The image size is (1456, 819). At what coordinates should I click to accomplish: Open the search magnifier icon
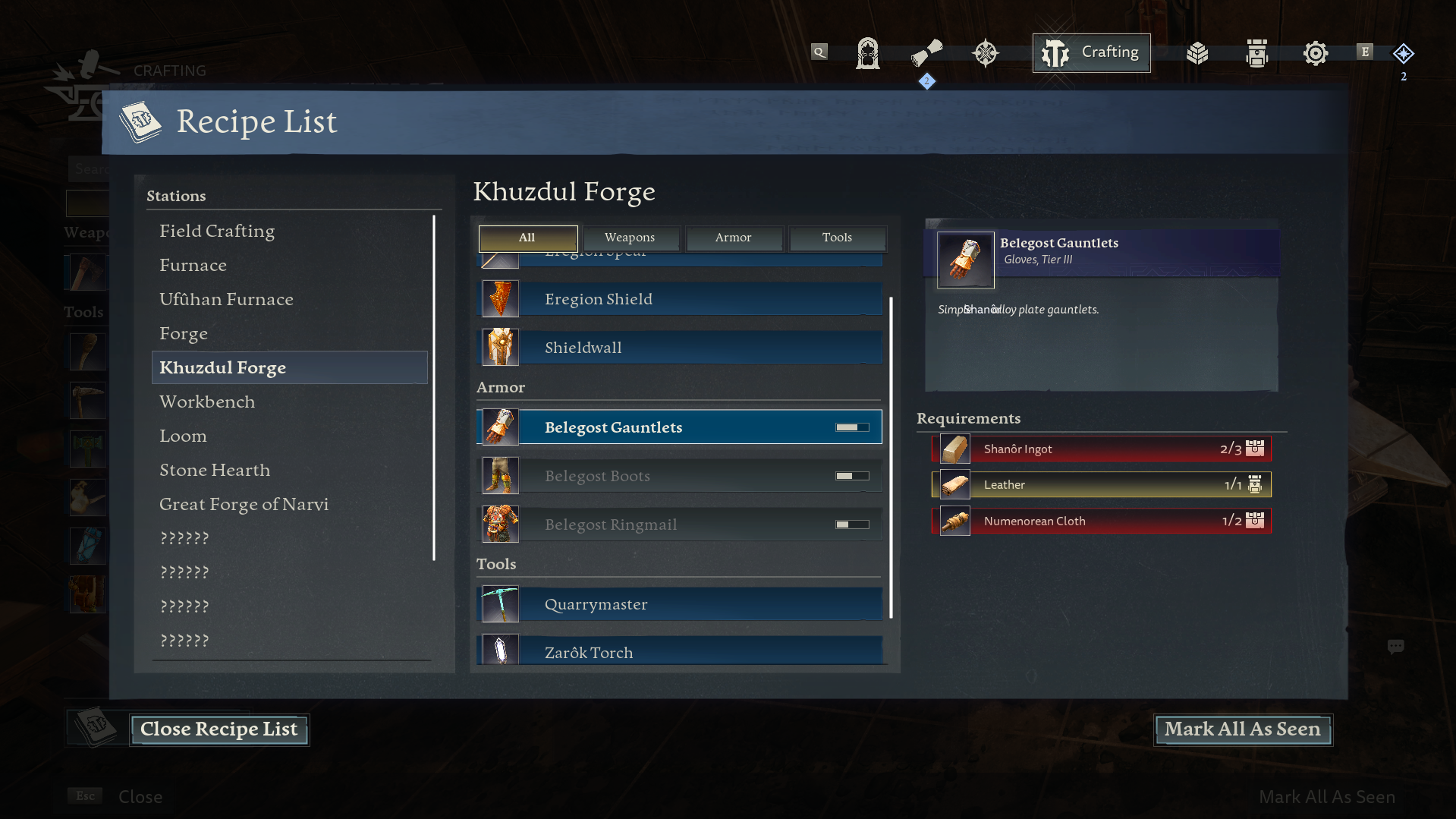tap(819, 52)
